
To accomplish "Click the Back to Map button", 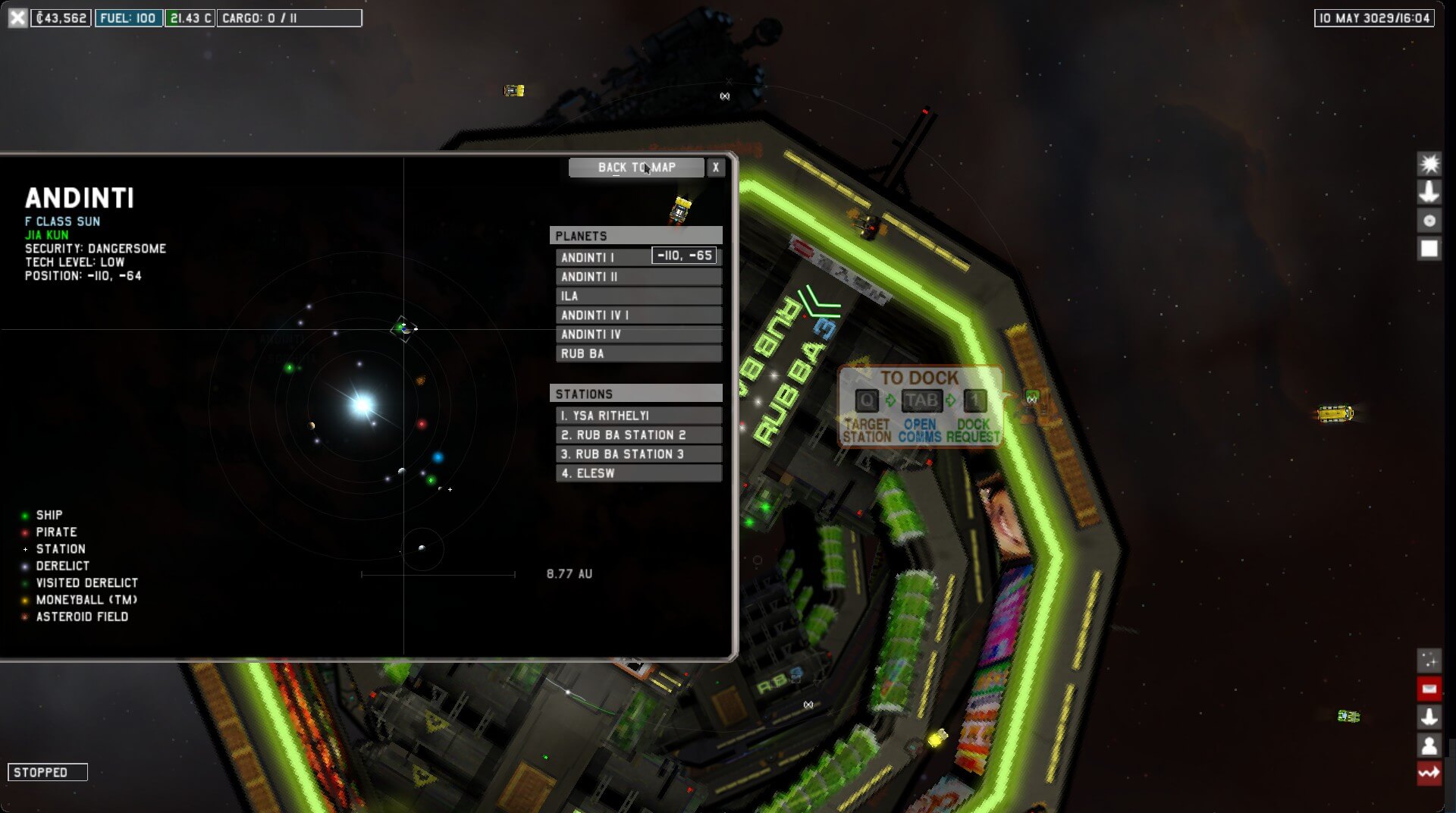I will click(x=635, y=168).
